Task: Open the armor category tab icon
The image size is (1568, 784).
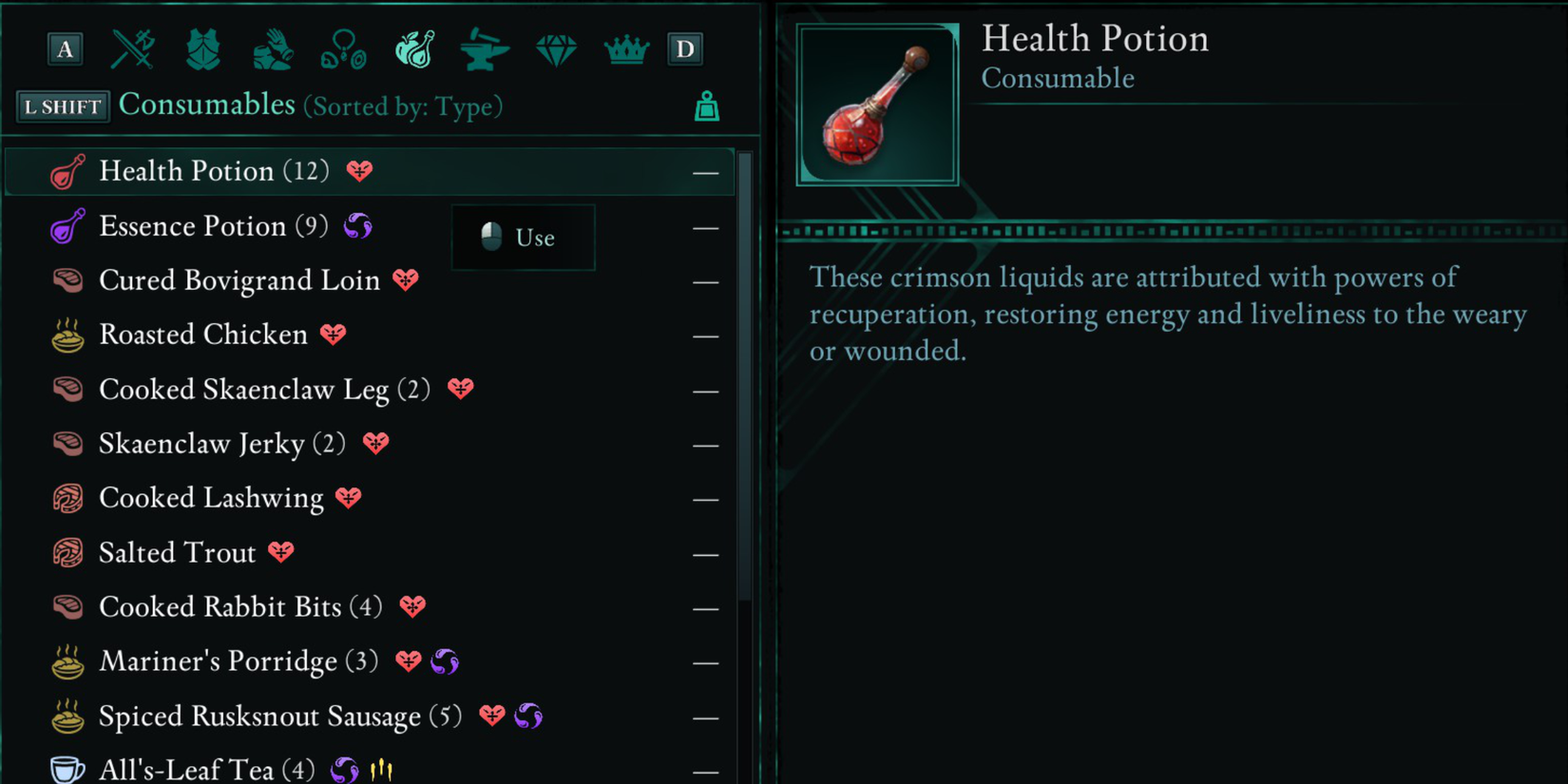Action: coord(202,49)
